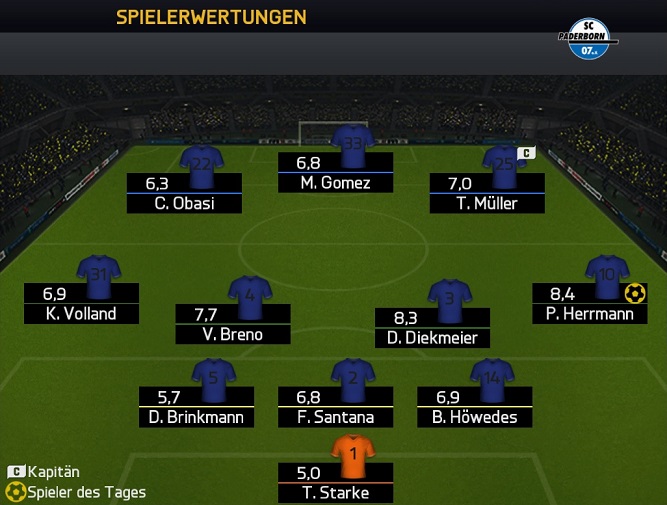Choose M. Gomez in the lineup
The width and height of the screenshot is (667, 505).
click(x=335, y=172)
